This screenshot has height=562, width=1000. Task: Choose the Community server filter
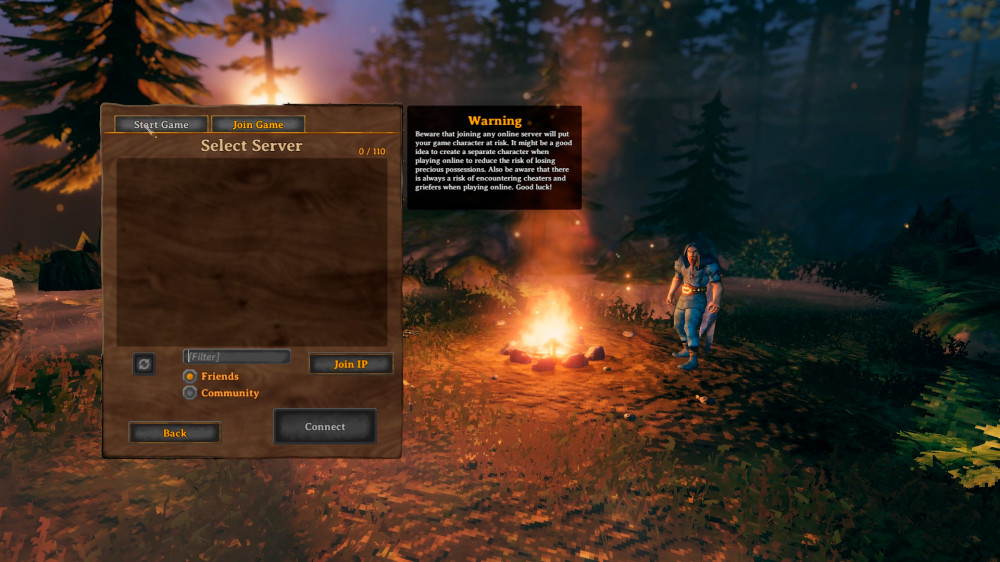coord(190,393)
